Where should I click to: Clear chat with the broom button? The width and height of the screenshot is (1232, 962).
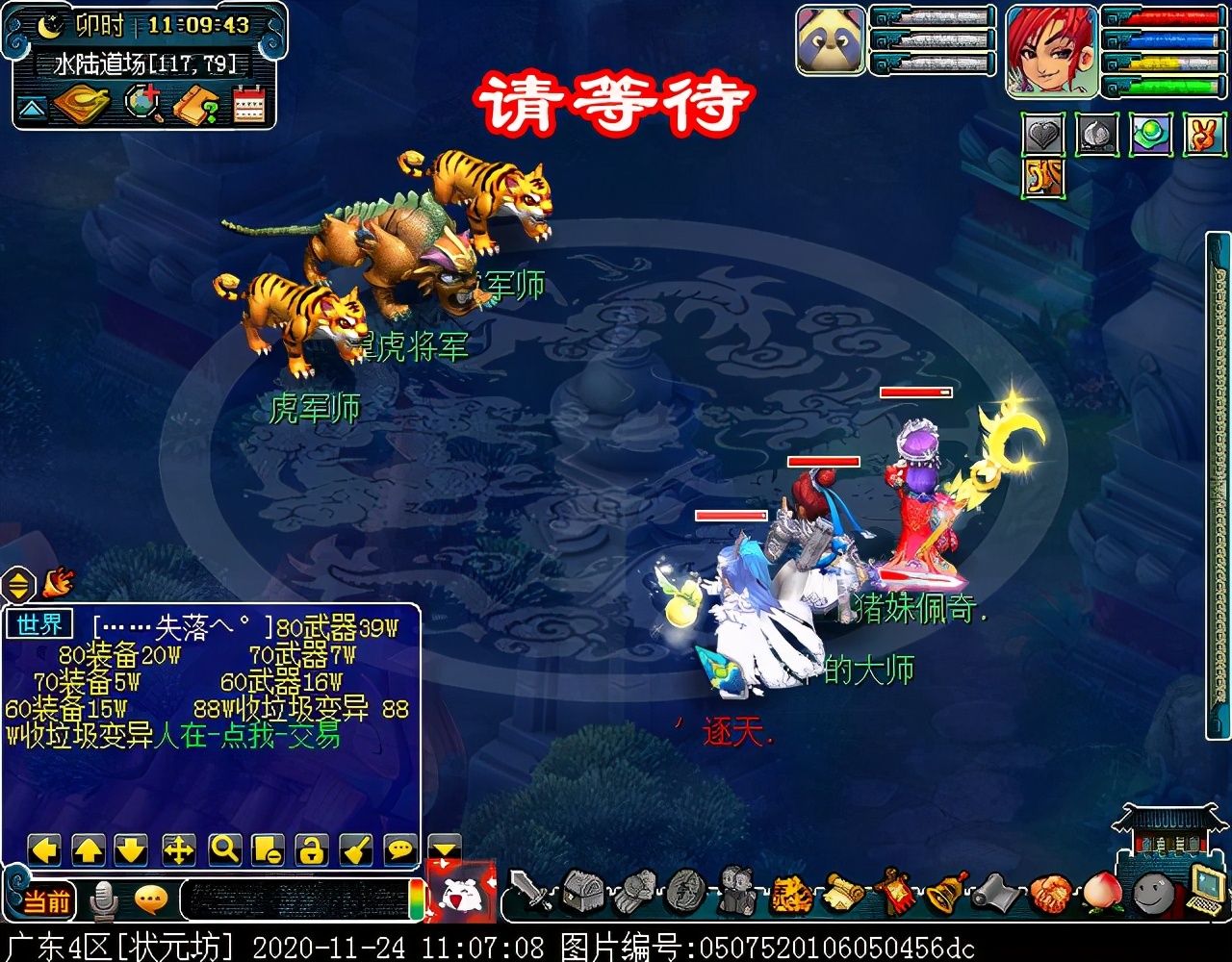tap(356, 849)
